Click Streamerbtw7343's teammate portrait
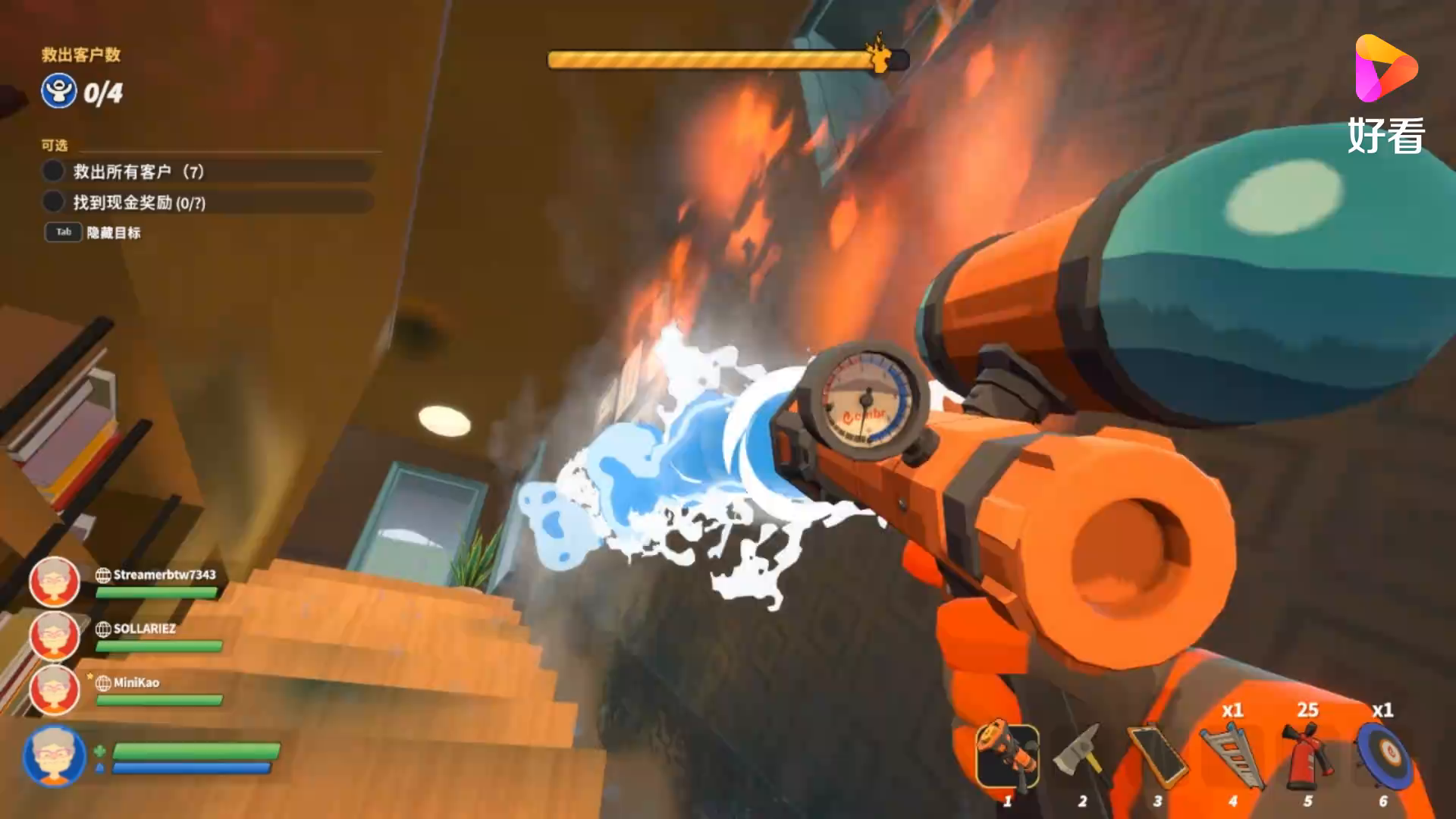The image size is (1456, 819). [54, 582]
